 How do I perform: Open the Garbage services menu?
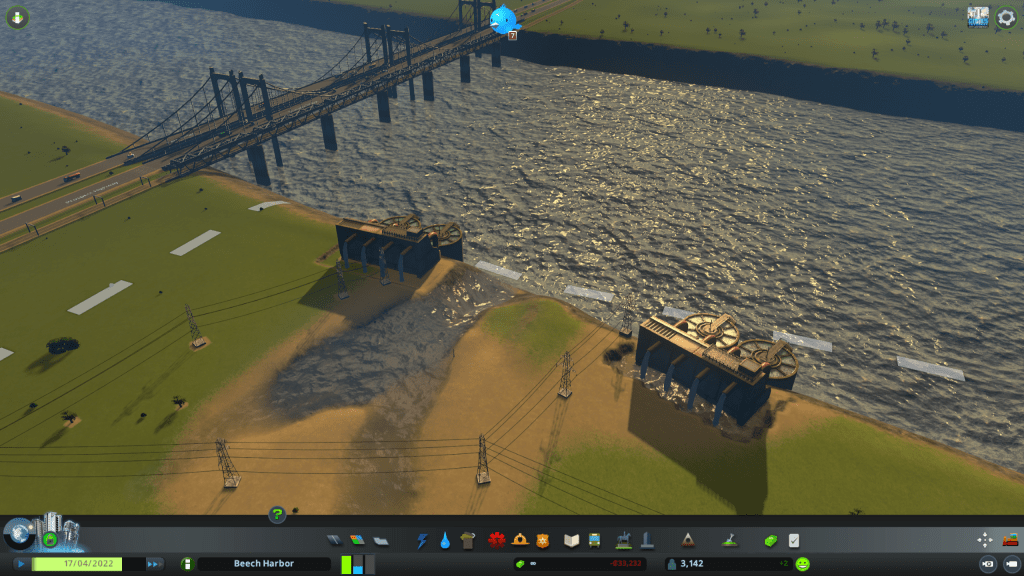coord(467,540)
